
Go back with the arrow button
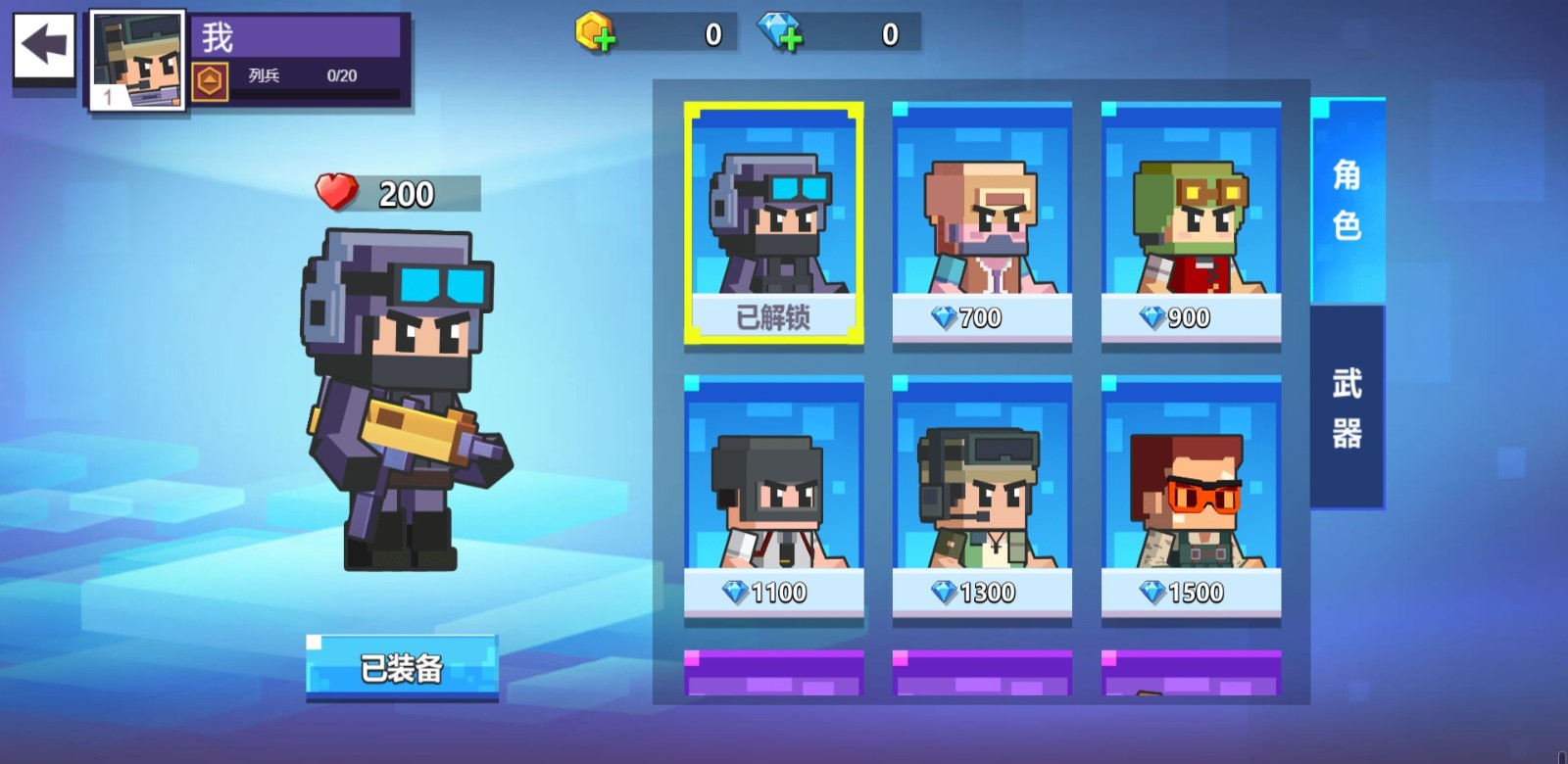pyautogui.click(x=44, y=45)
